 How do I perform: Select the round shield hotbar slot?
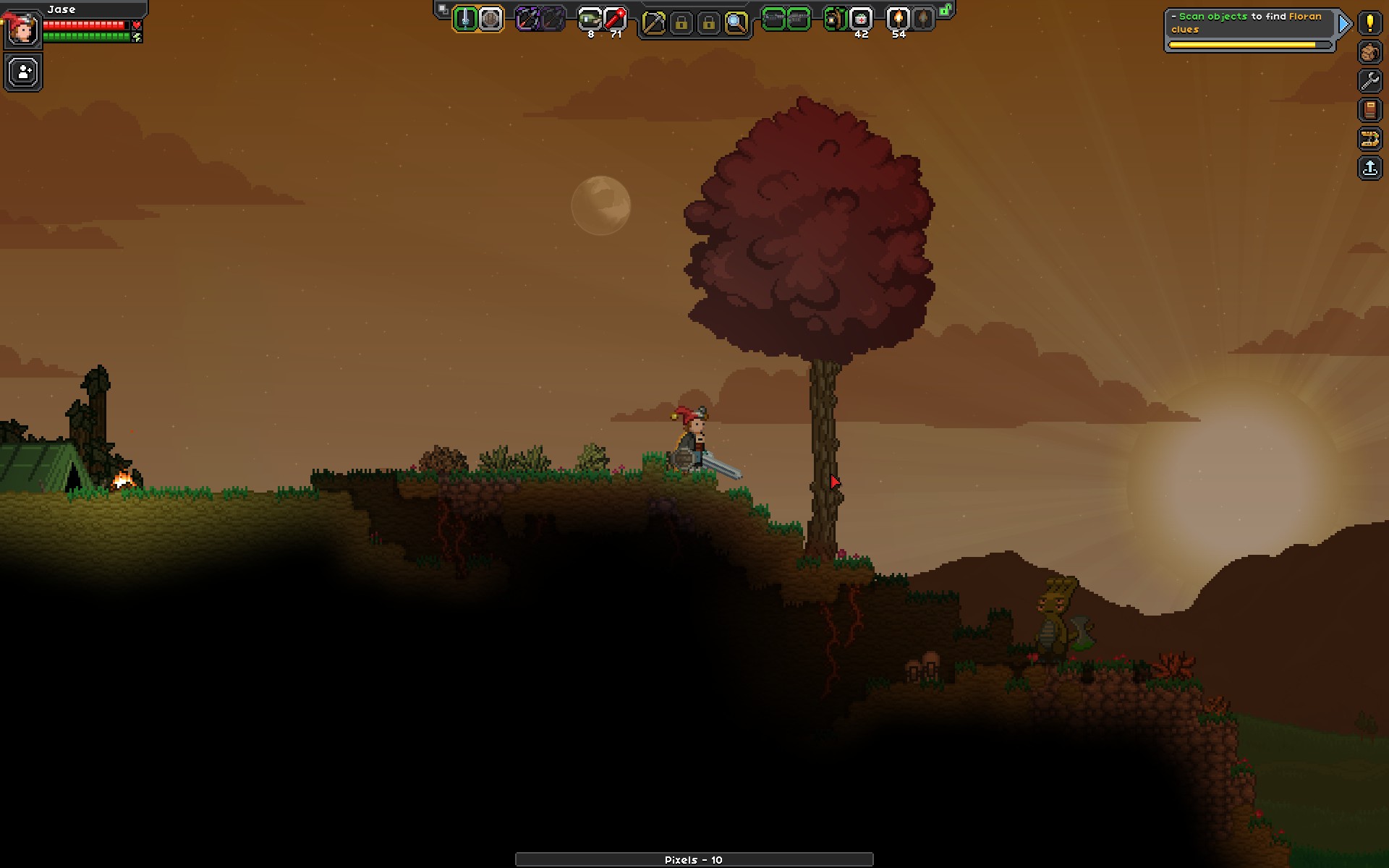[490, 20]
